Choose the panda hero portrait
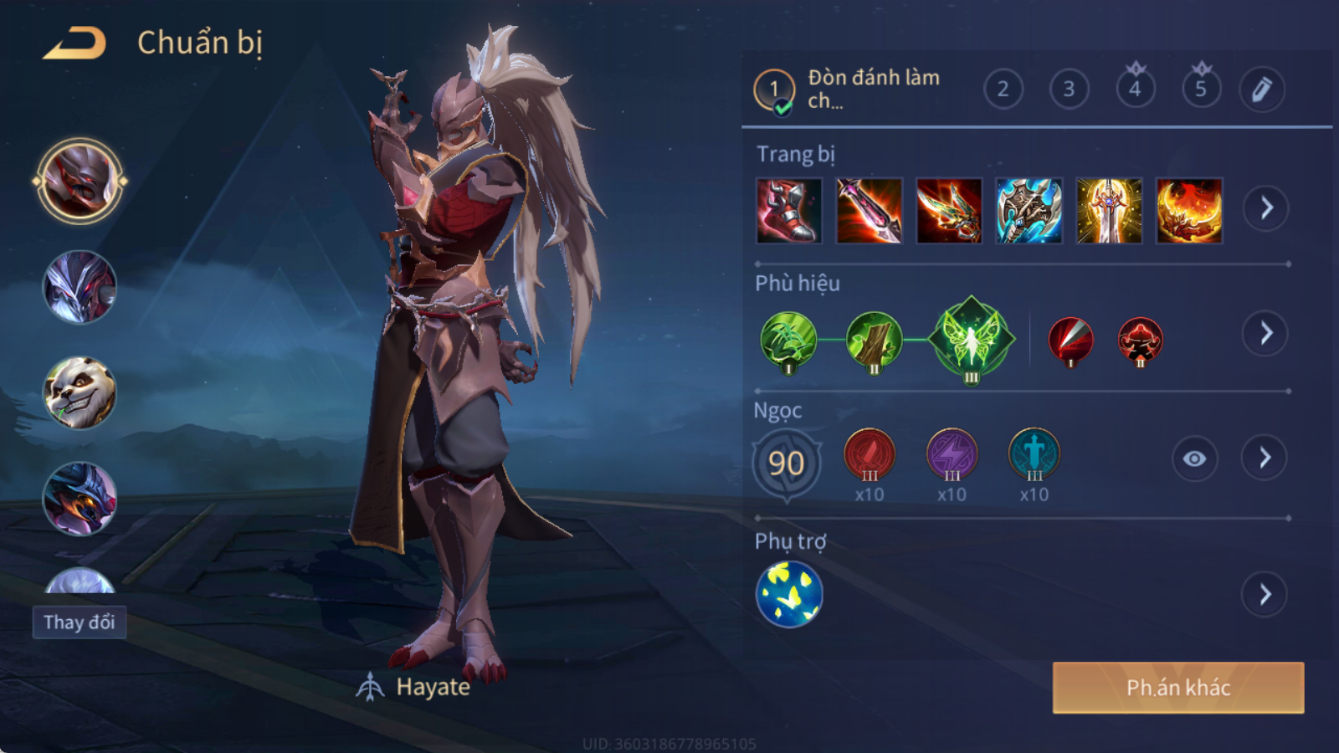1339x753 pixels. 80,393
